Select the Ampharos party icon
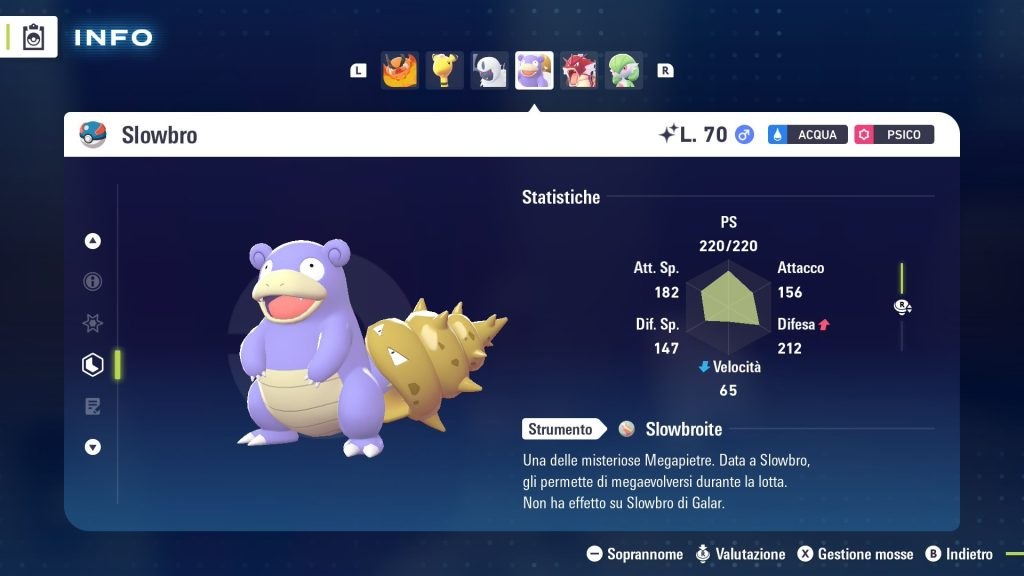Viewport: 1024px width, 576px height. pyautogui.click(x=444, y=71)
